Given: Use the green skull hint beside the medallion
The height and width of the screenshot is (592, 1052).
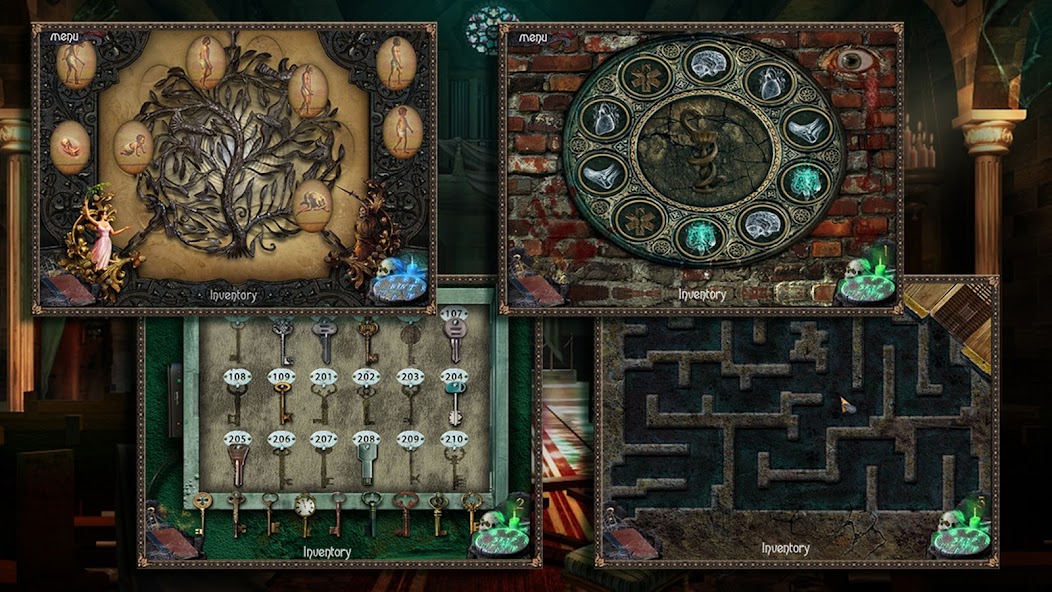Looking at the screenshot, I should pos(865,281).
